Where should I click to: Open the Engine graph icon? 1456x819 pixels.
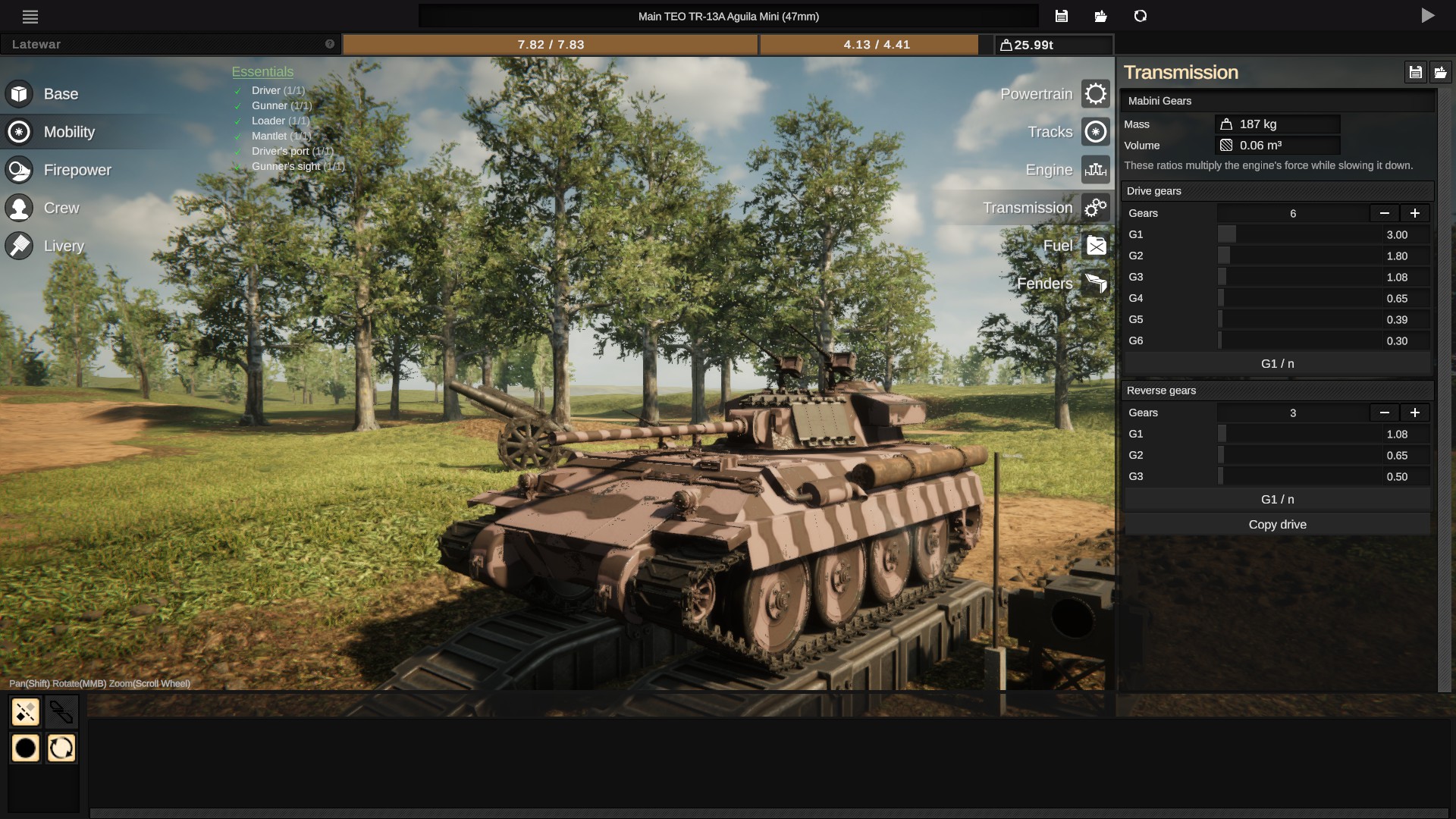[1095, 169]
